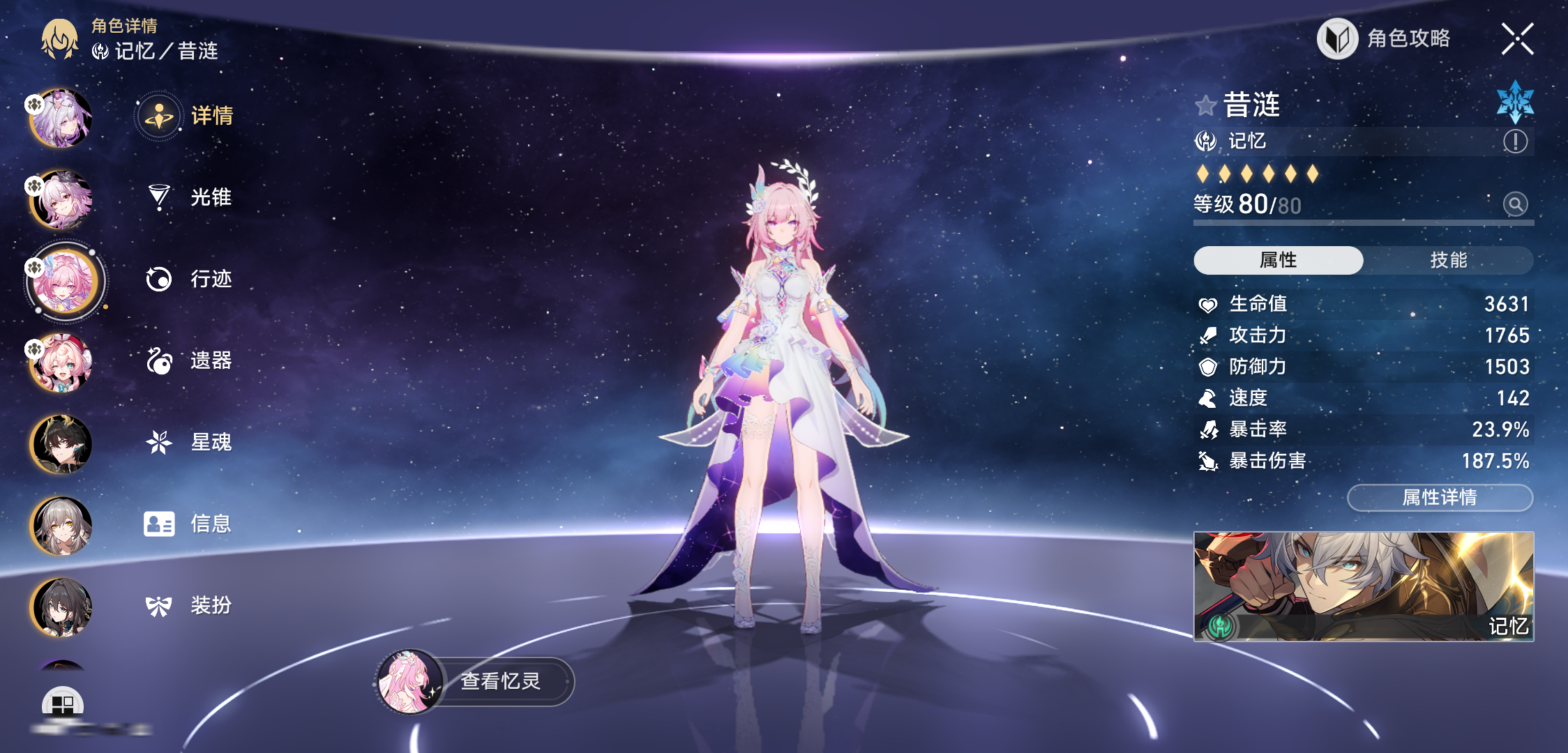The image size is (1568, 753).
Task: Open the 信息 info menu
Action: [188, 524]
